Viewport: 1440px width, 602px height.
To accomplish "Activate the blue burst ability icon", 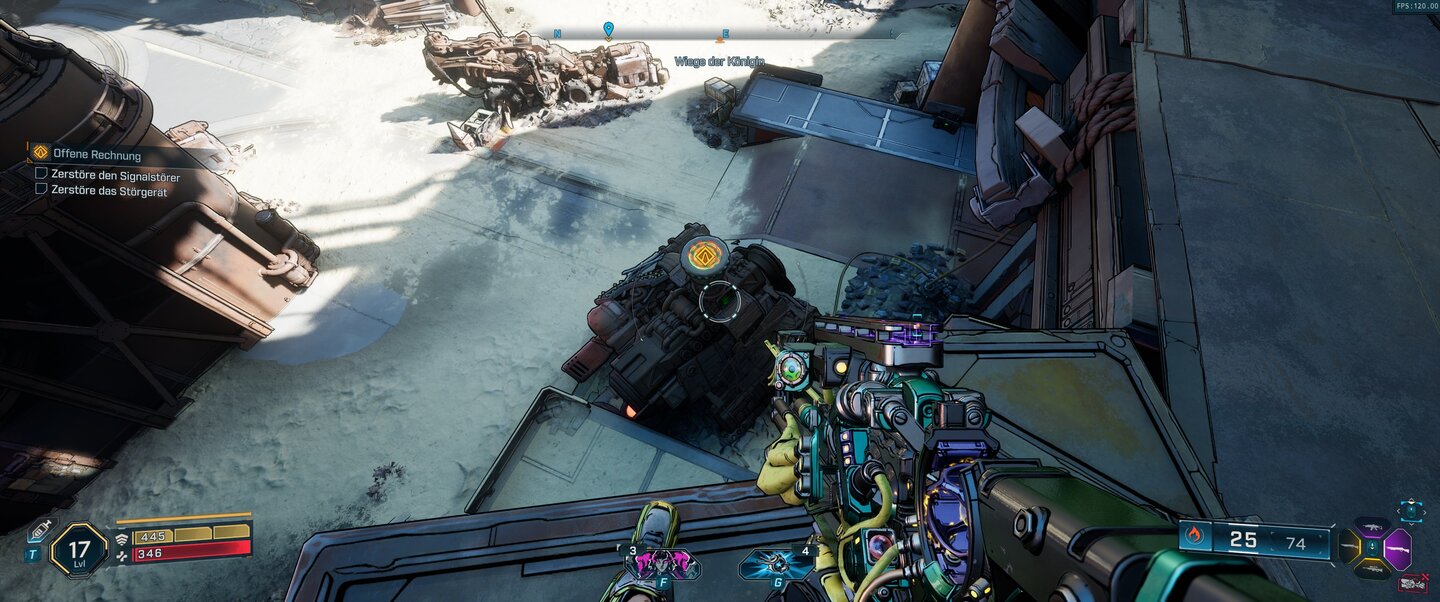I will 776,566.
